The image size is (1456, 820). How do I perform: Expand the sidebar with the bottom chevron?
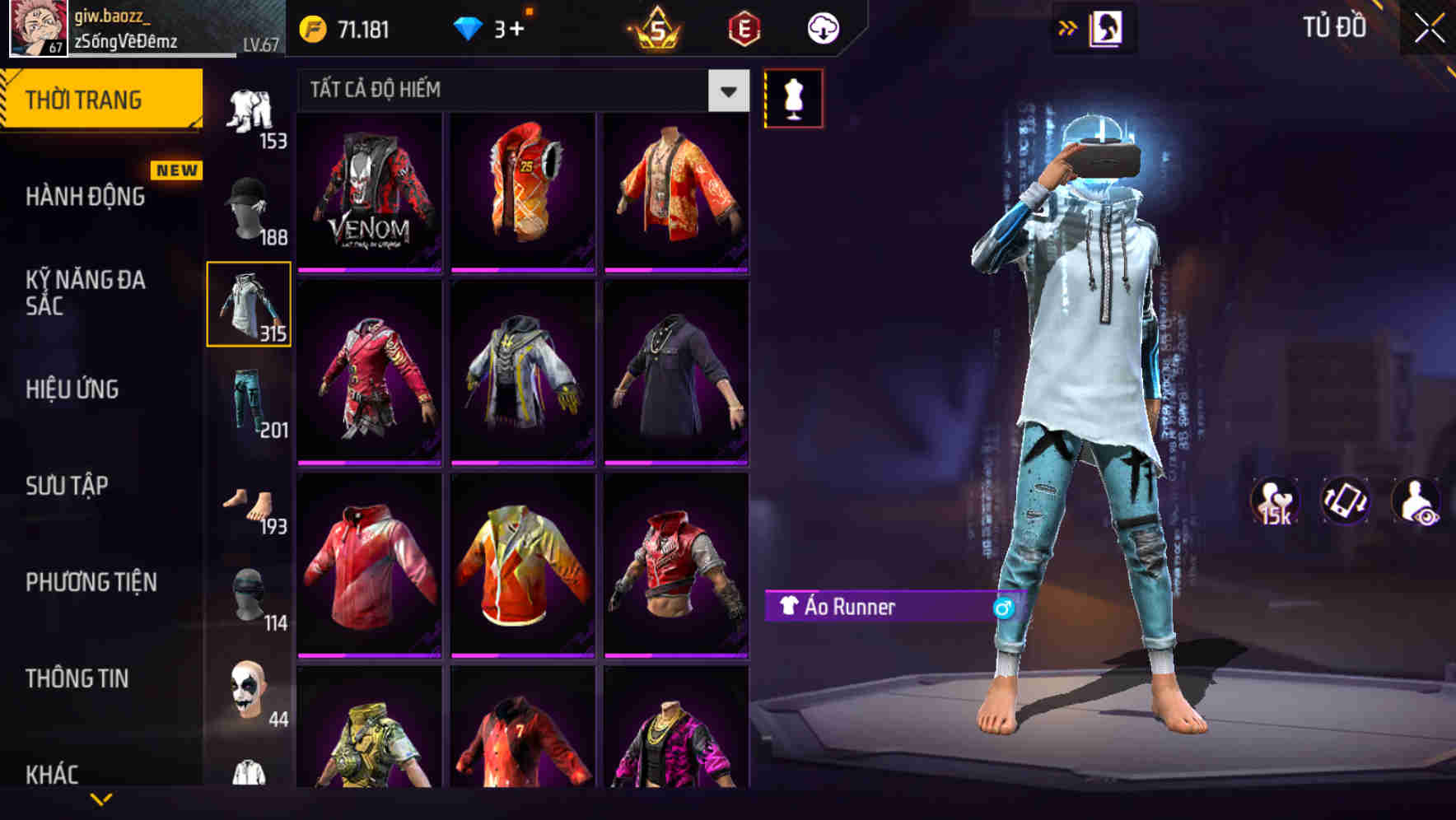[101, 799]
